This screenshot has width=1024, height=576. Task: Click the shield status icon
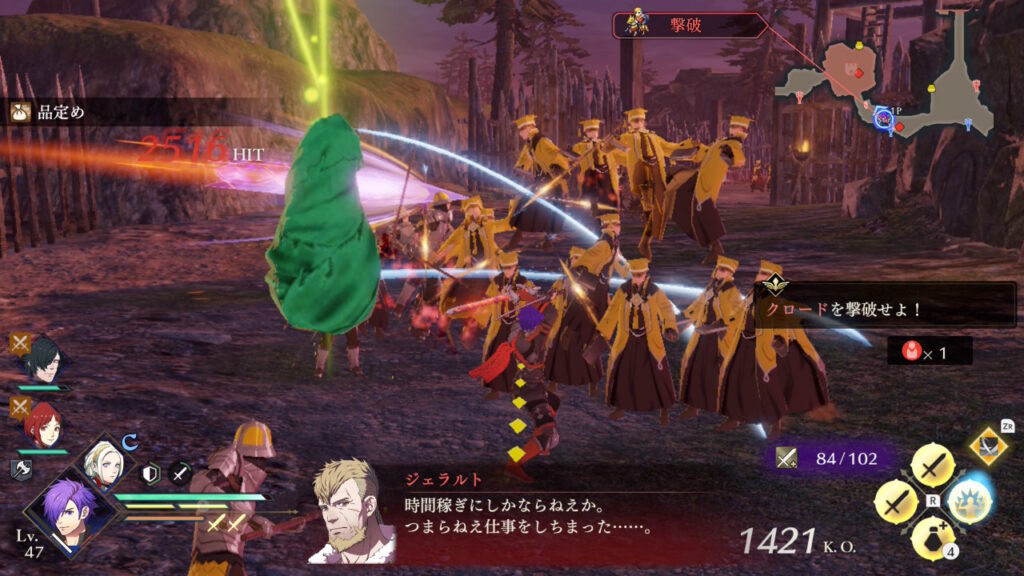(151, 474)
